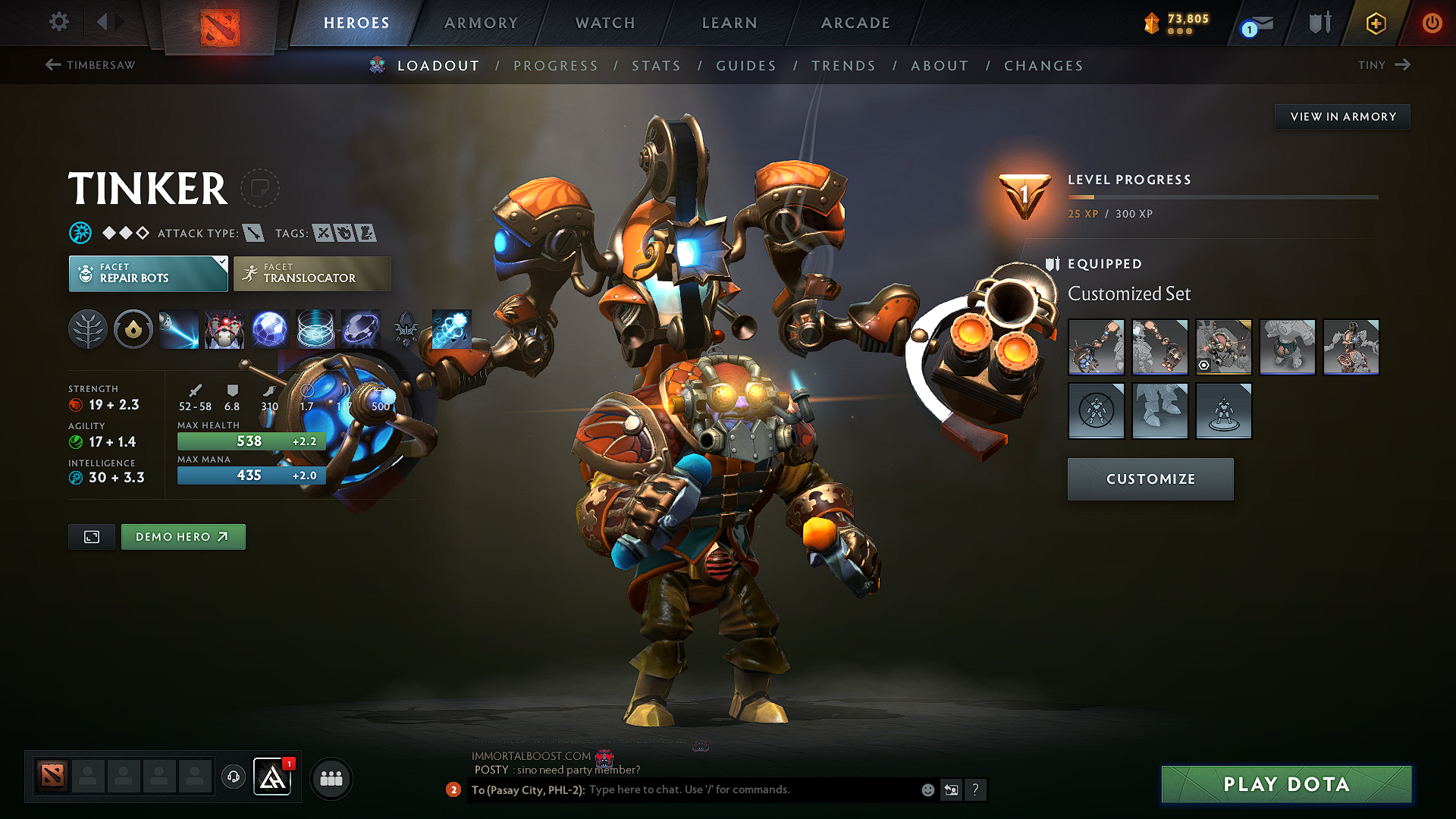Image resolution: width=1456 pixels, height=819 pixels.
Task: Select Tinker's innate ability icon
Action: point(133,329)
